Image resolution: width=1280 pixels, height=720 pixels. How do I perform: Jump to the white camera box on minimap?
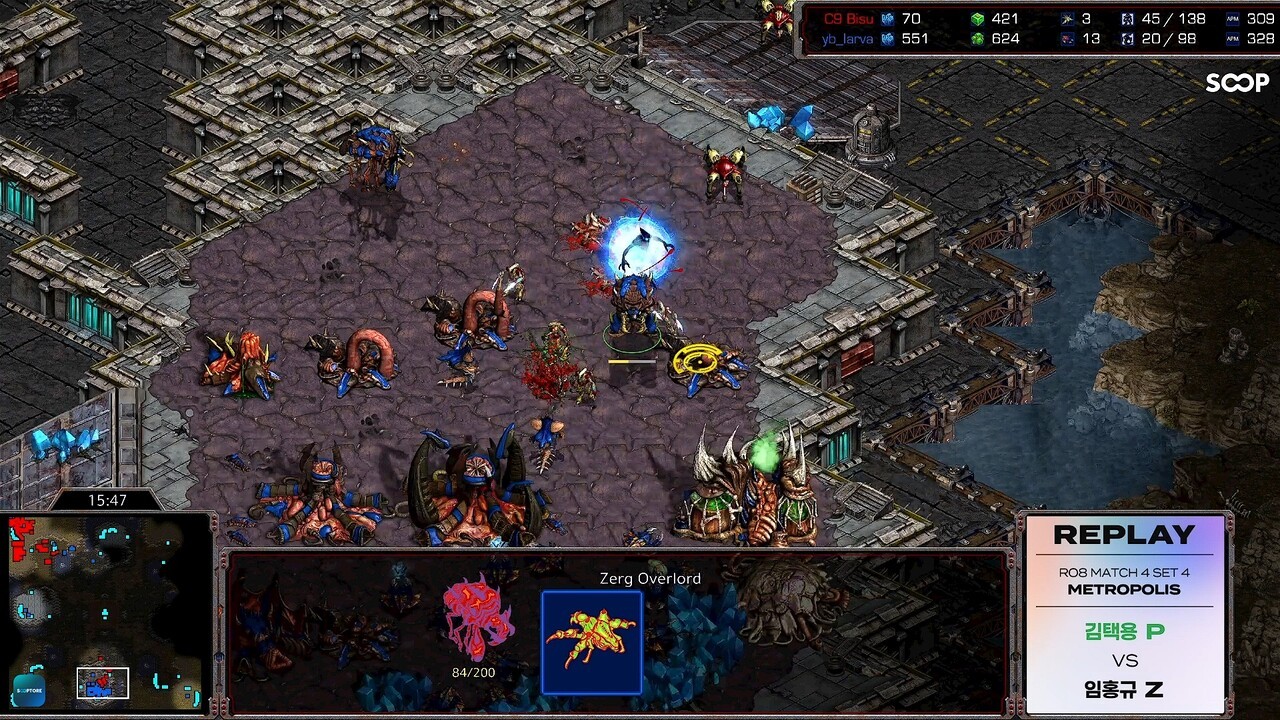click(103, 682)
